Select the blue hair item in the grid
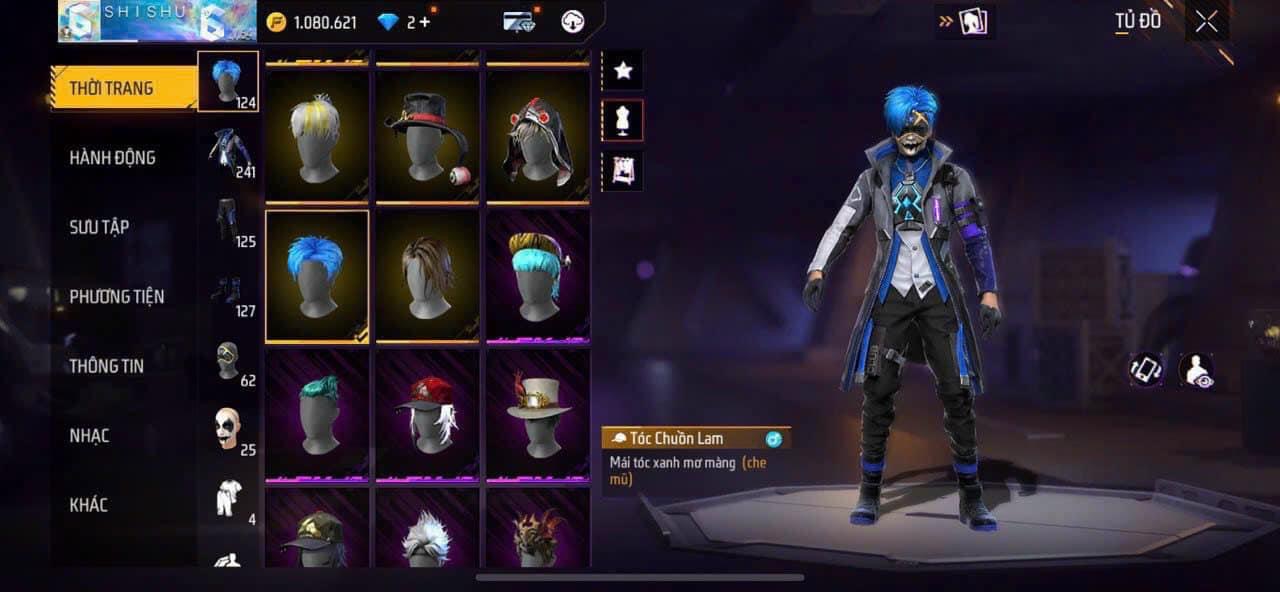The height and width of the screenshot is (592, 1280). 317,277
